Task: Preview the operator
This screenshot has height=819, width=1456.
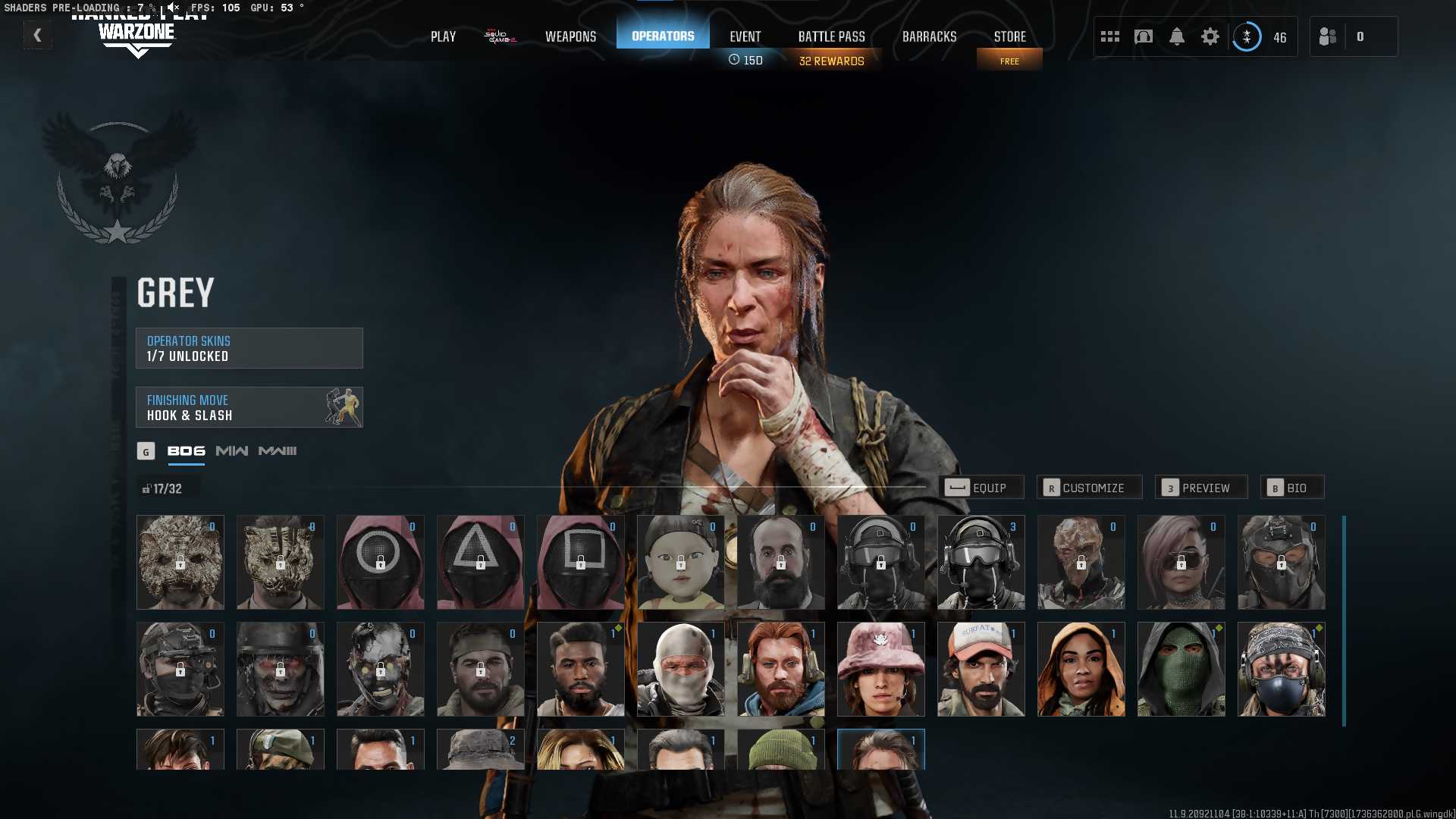Action: coord(1200,488)
